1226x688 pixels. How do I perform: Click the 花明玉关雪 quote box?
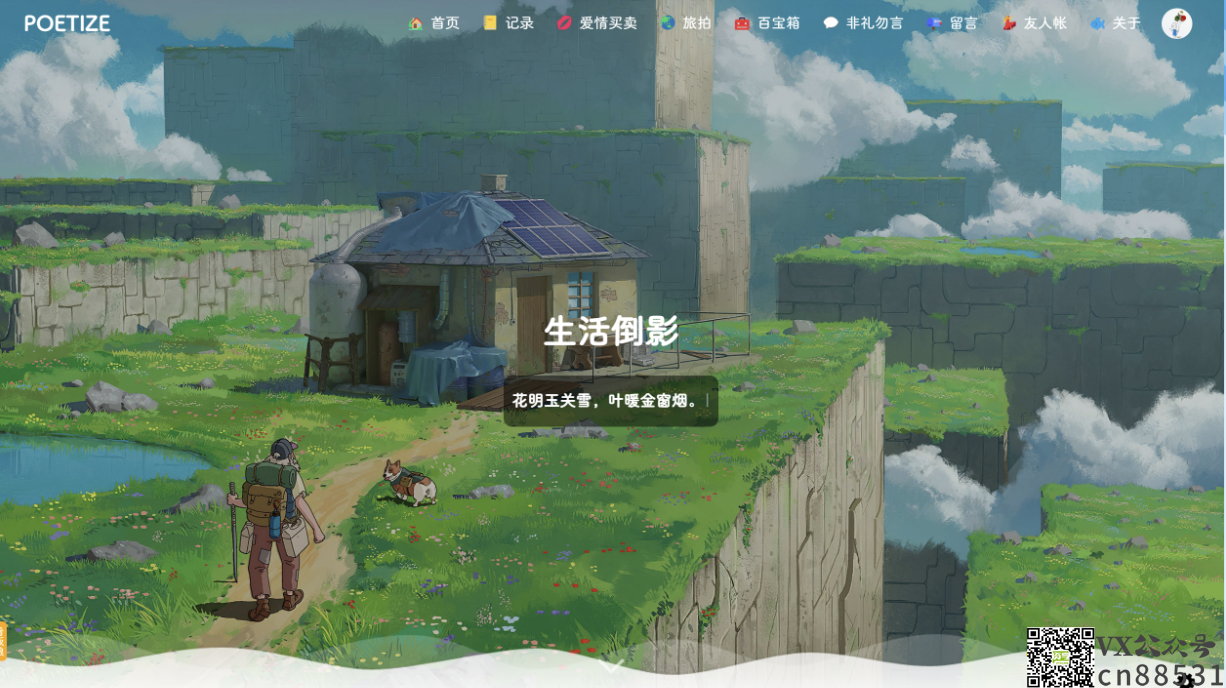(x=611, y=401)
